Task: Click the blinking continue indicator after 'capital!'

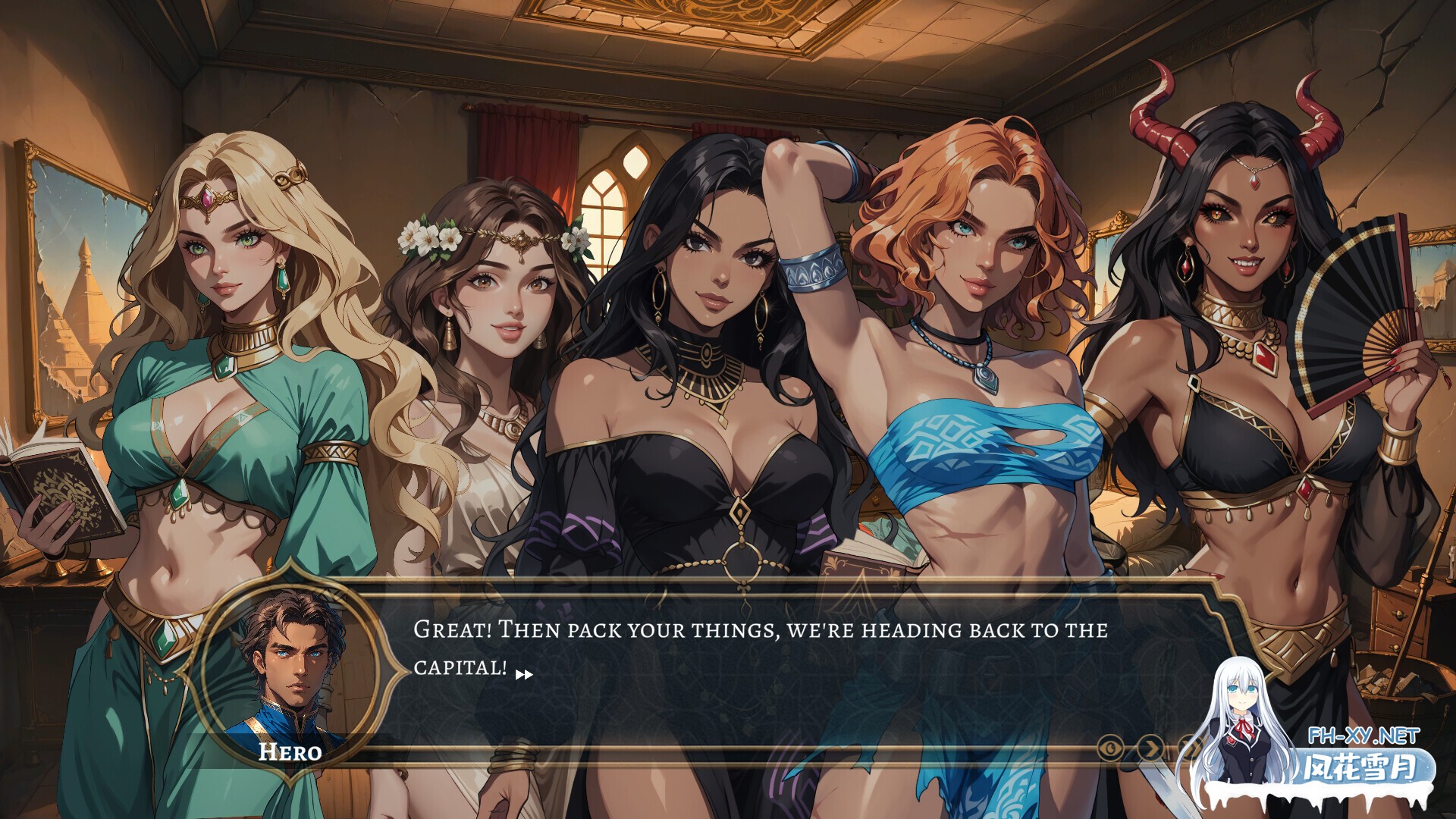Action: pyautogui.click(x=523, y=675)
